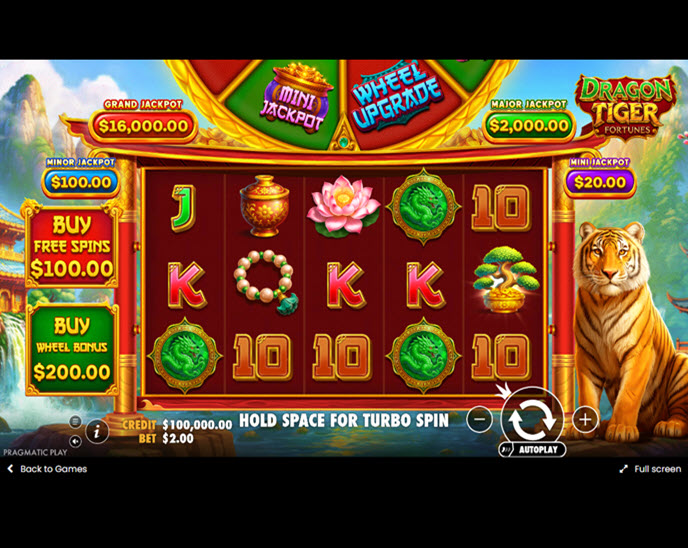Decrease the bet with the minus button

tap(479, 419)
